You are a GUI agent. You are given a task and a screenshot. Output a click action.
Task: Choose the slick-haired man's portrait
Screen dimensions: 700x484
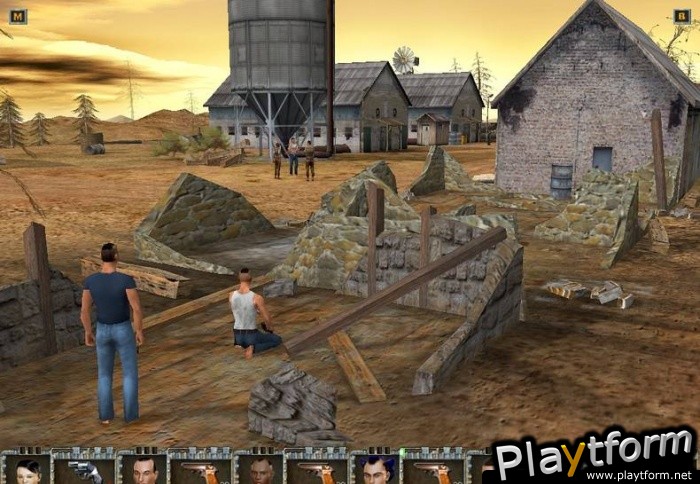(x=144, y=470)
